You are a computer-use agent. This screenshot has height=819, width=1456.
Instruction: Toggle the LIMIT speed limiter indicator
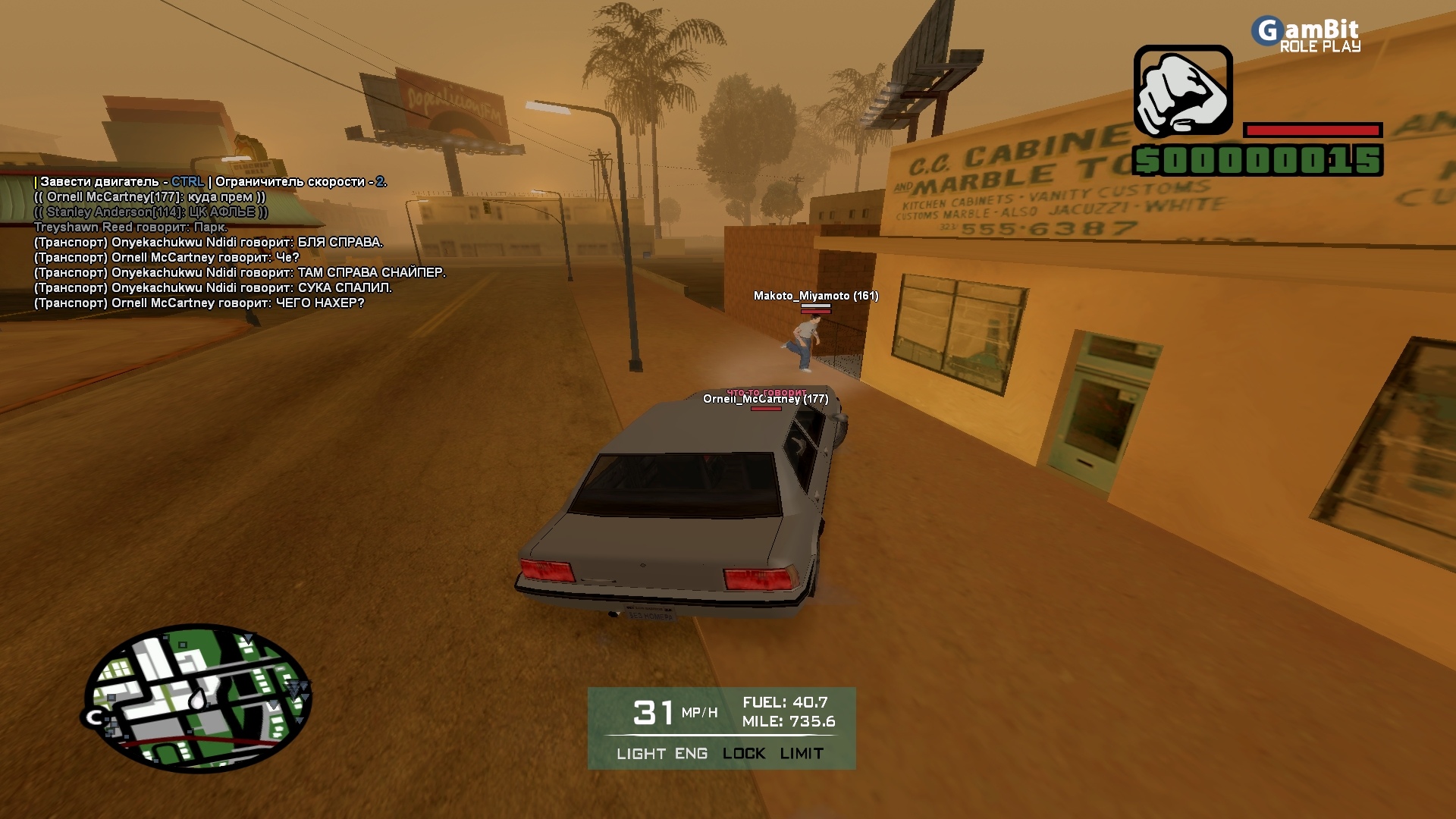tap(802, 754)
